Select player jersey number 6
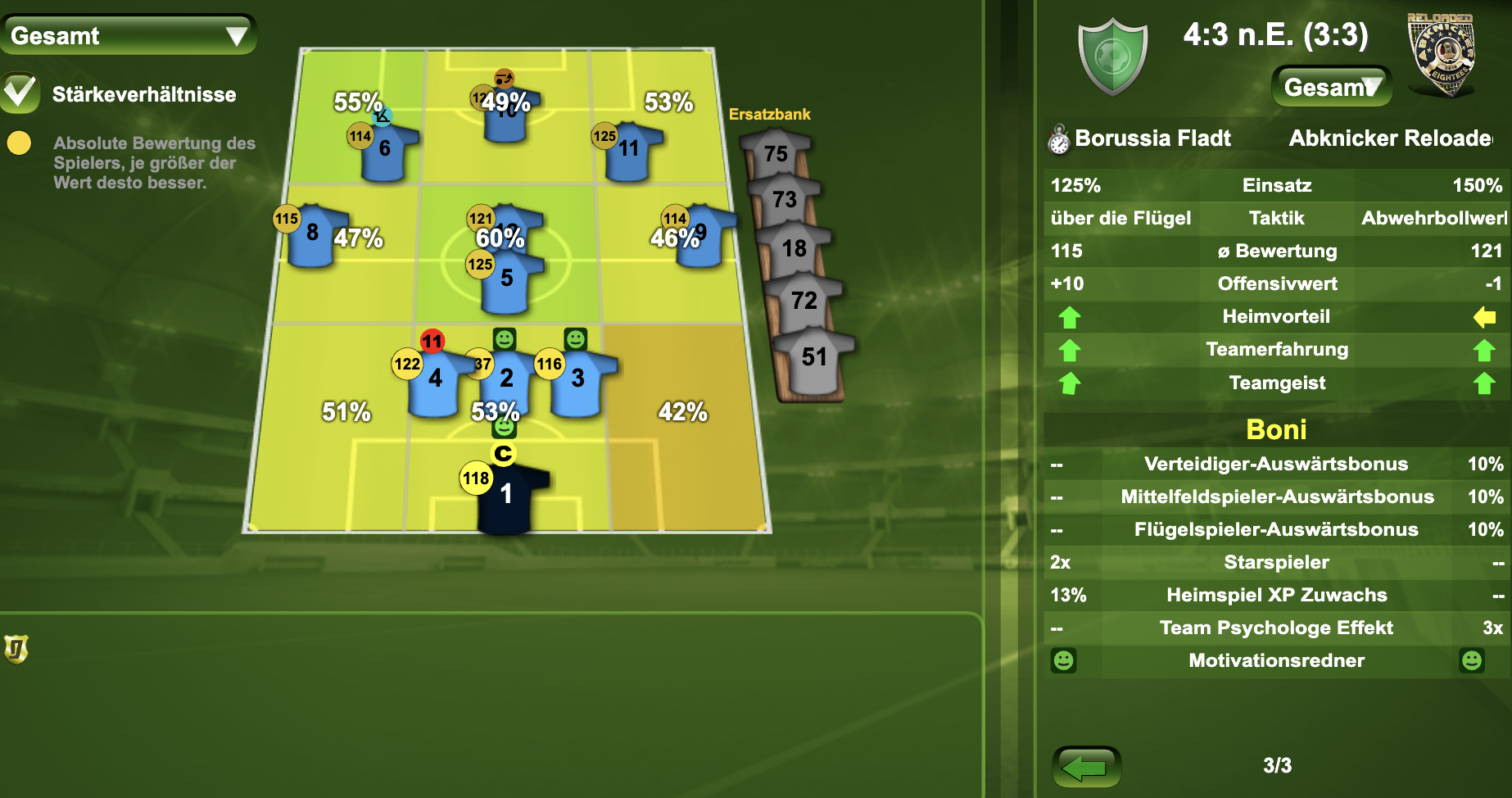Screen dimensions: 1512x798 click(x=385, y=152)
